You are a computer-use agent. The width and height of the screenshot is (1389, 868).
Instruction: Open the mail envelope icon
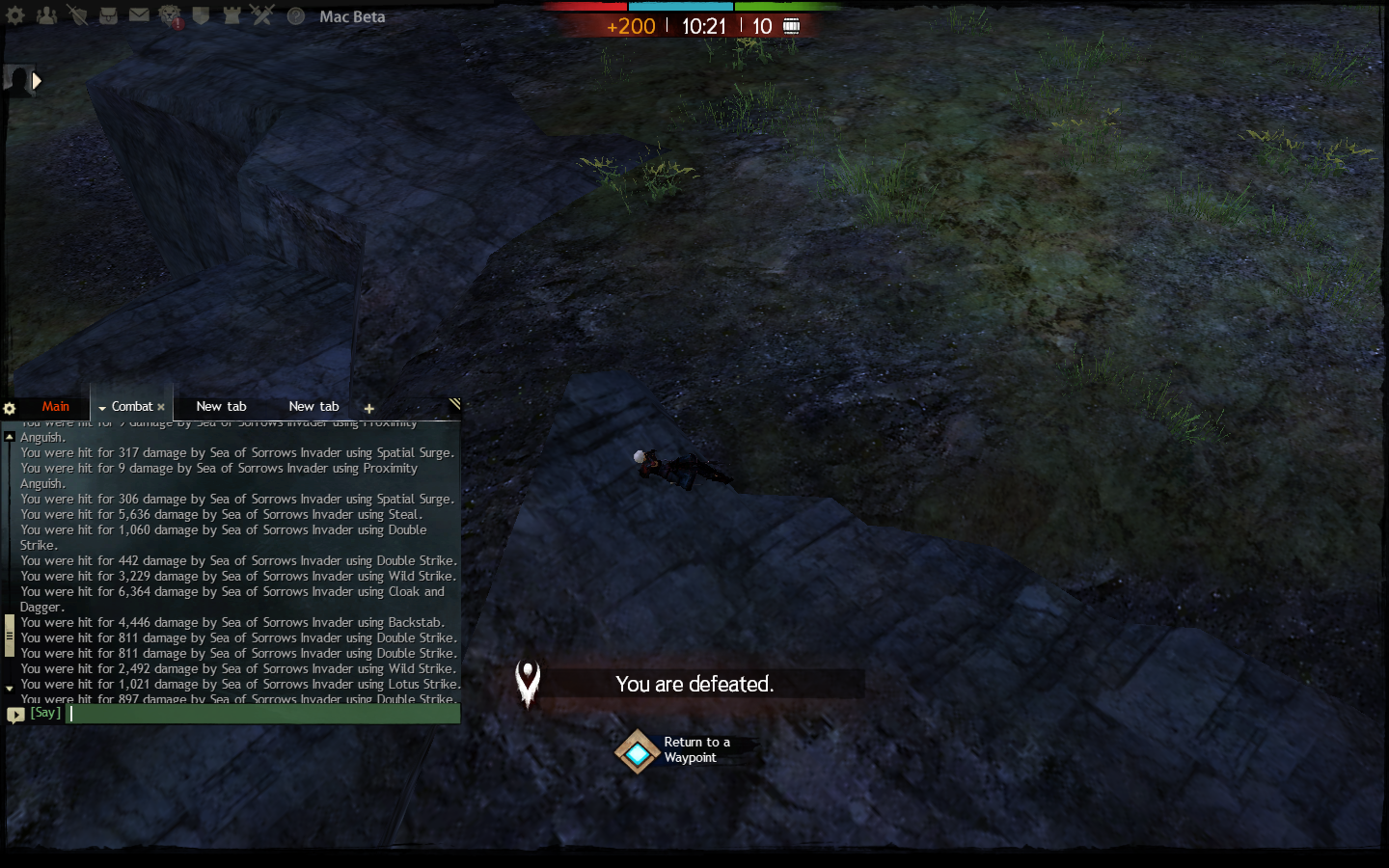click(x=139, y=15)
